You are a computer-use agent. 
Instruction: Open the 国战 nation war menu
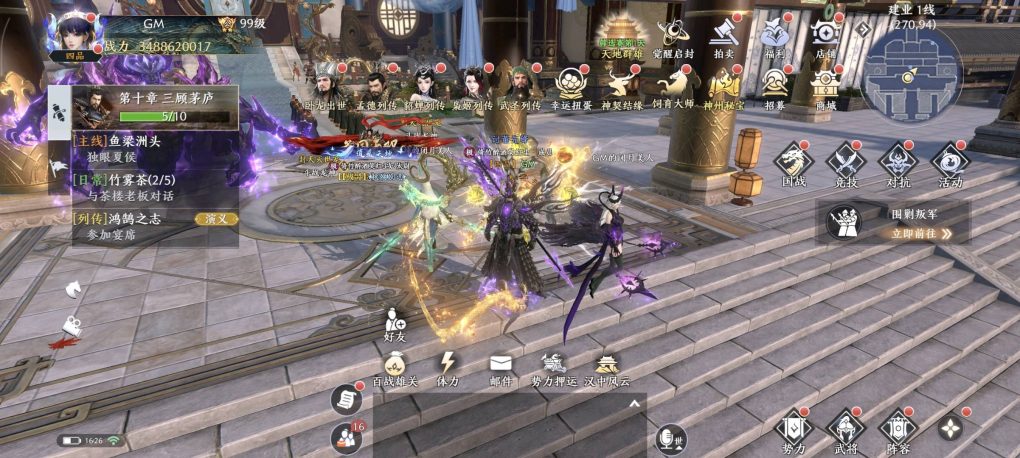point(794,163)
